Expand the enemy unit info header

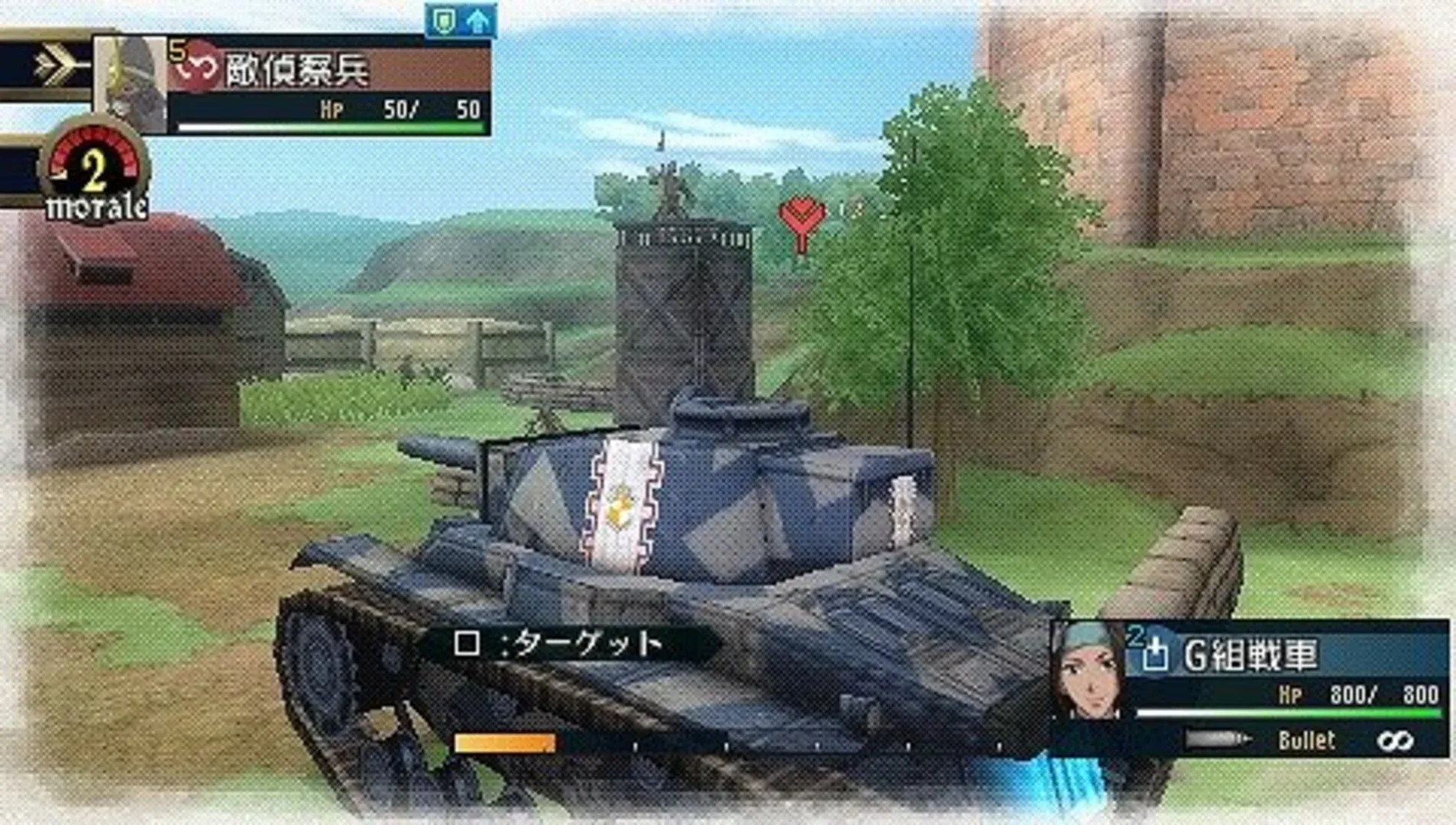tap(328, 69)
